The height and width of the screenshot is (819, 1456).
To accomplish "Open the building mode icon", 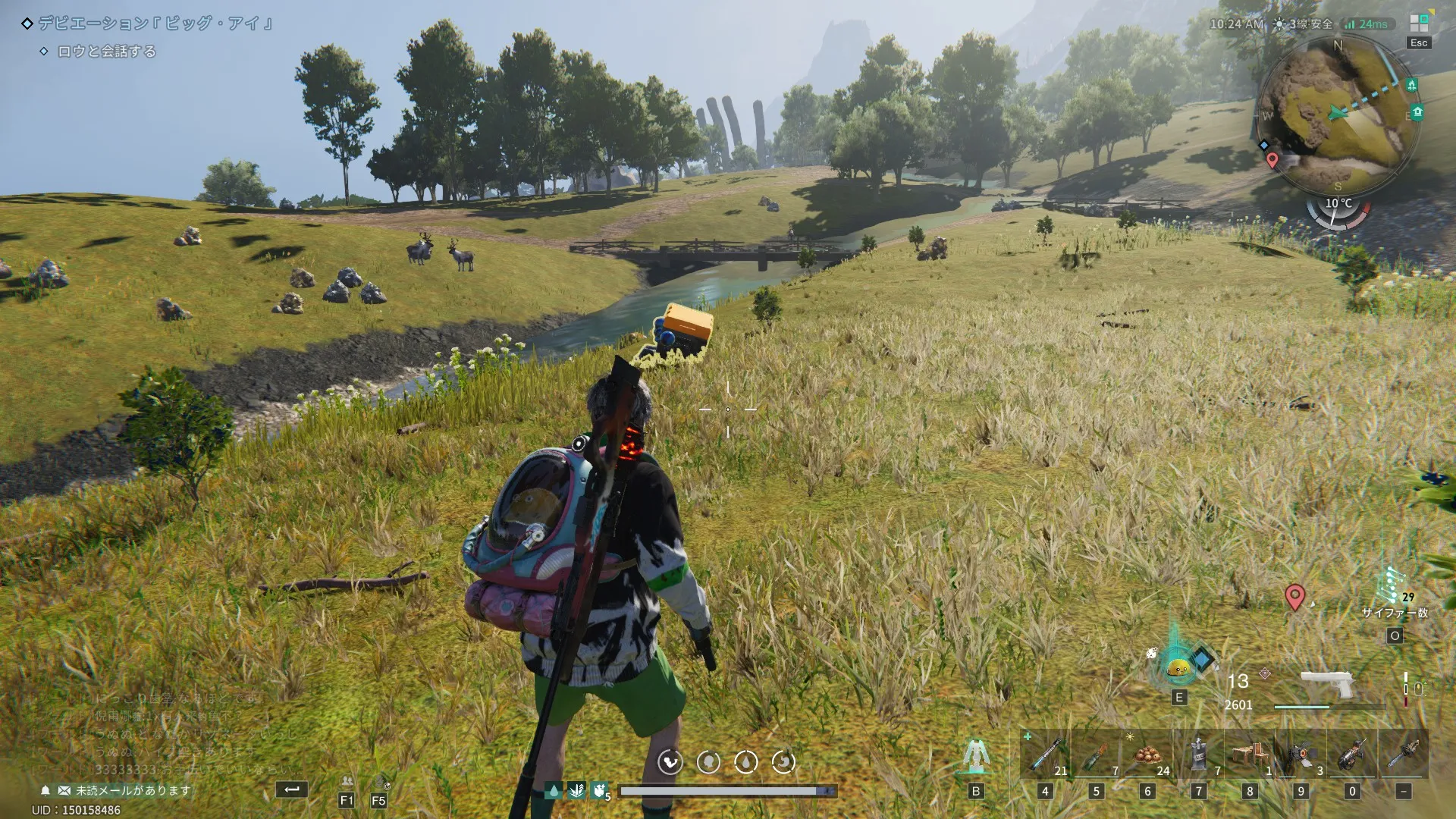I will pyautogui.click(x=976, y=755).
